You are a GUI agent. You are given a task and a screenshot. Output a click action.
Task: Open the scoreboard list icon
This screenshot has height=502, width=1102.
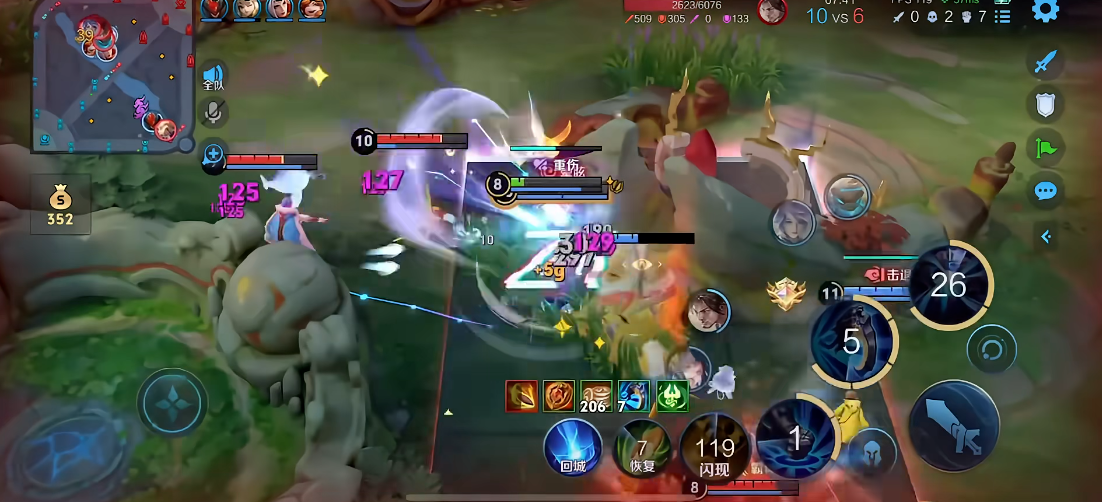[x=1003, y=17]
